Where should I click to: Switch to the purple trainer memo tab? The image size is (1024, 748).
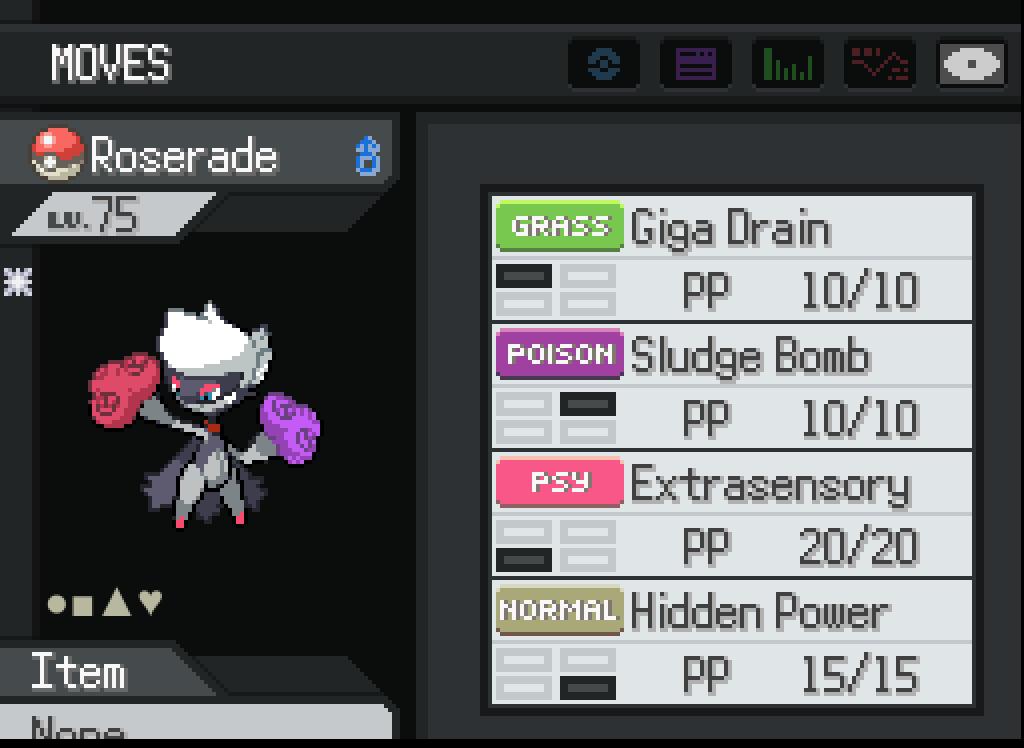[696, 65]
